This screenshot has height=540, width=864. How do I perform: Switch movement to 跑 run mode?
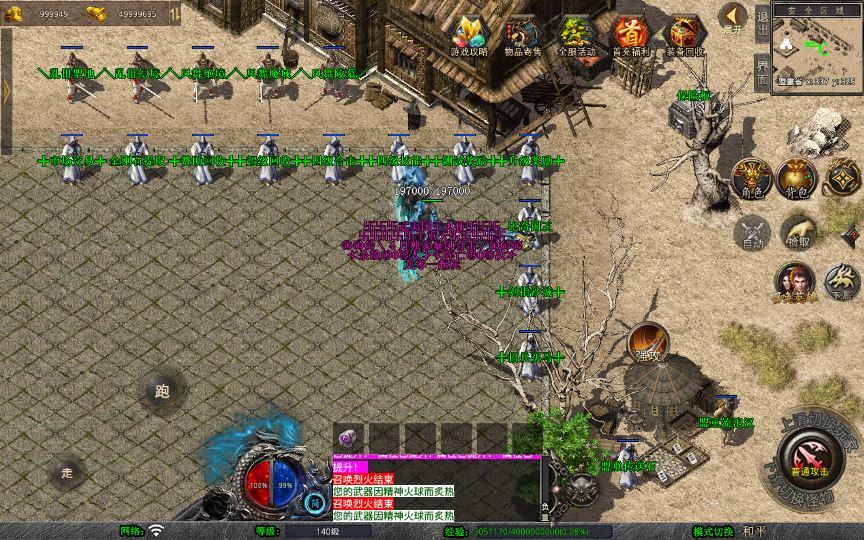click(162, 392)
